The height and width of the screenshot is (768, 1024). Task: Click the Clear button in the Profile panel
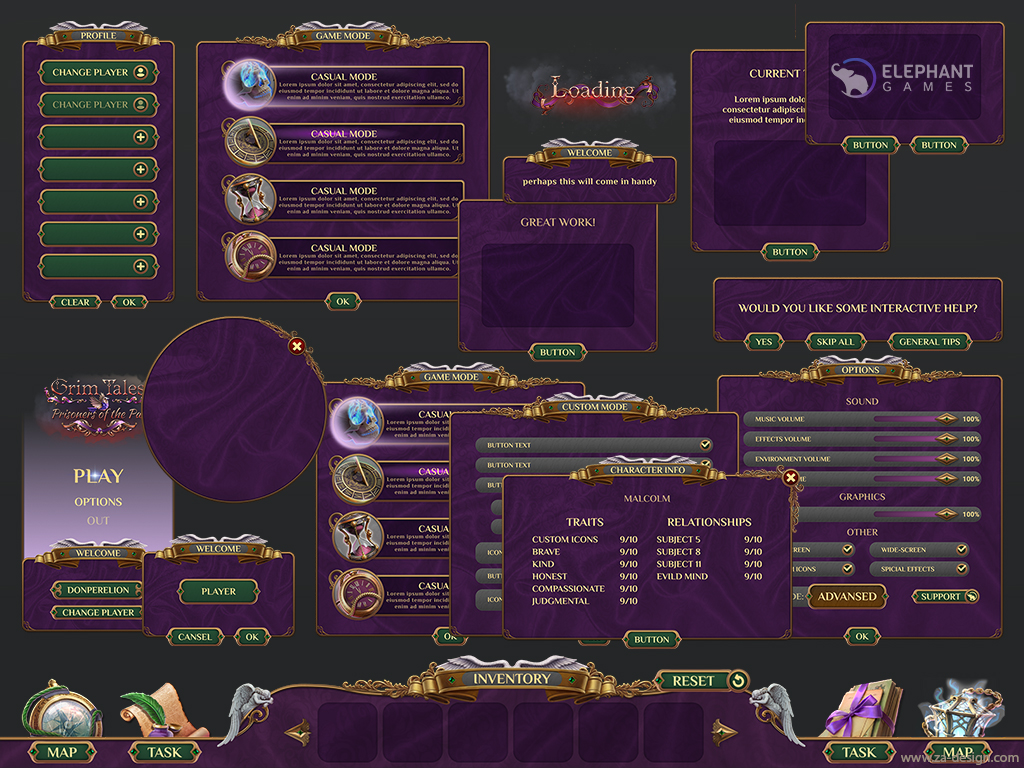(x=75, y=302)
